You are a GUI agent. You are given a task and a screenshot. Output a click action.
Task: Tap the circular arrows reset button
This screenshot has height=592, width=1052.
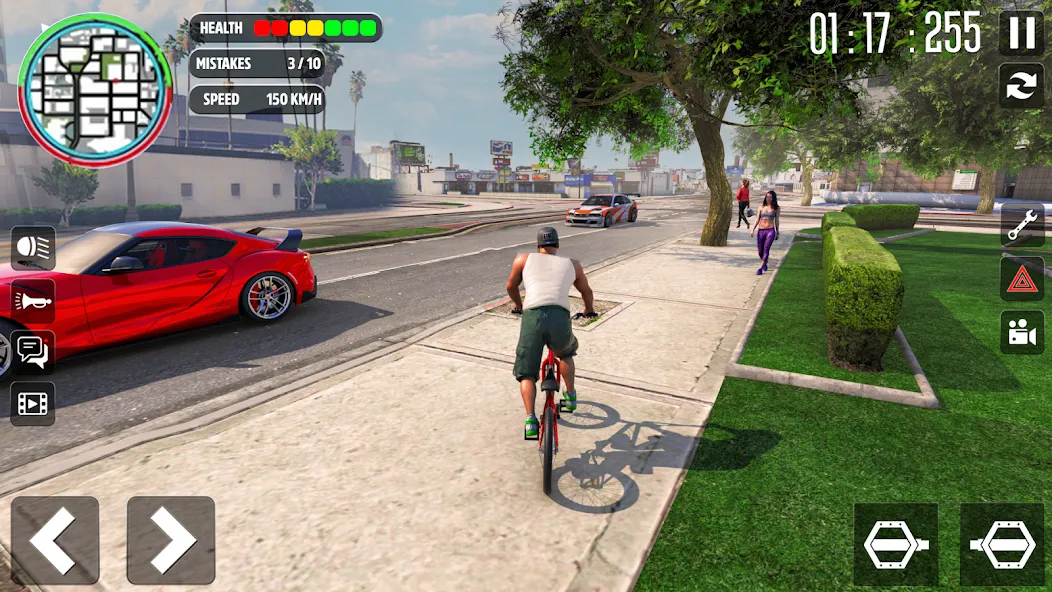[1021, 86]
